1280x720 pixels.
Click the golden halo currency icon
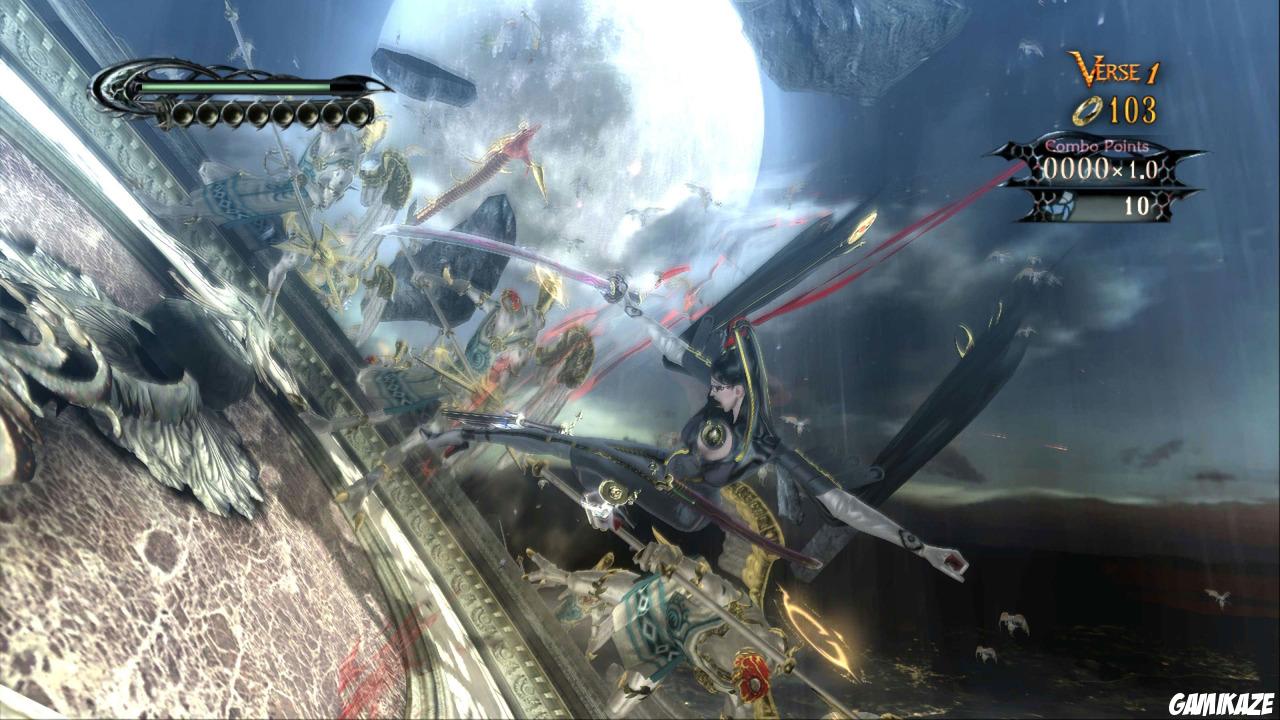click(x=1087, y=110)
